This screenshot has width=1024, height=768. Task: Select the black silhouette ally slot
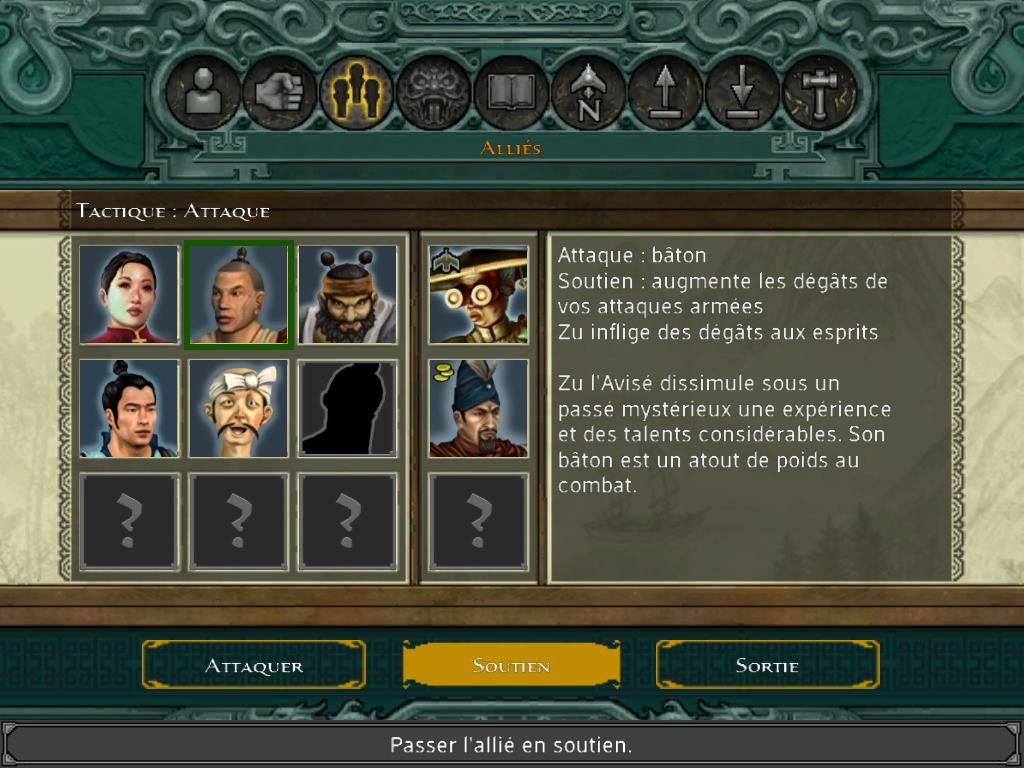pos(348,409)
